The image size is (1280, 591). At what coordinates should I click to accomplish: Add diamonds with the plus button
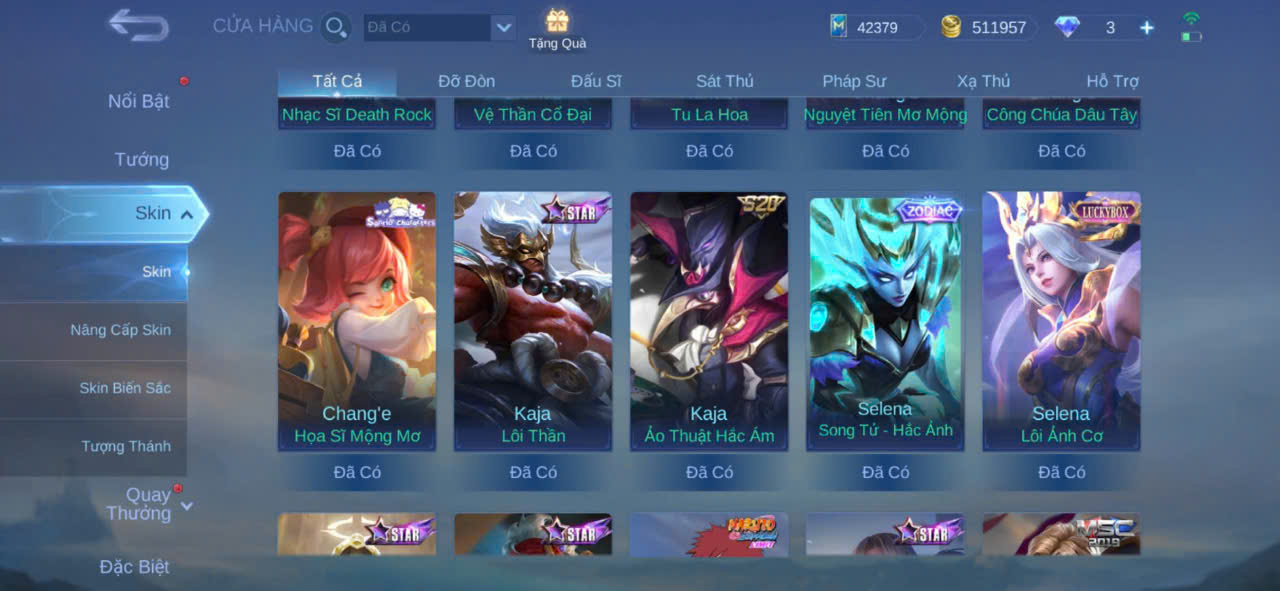(x=1147, y=28)
